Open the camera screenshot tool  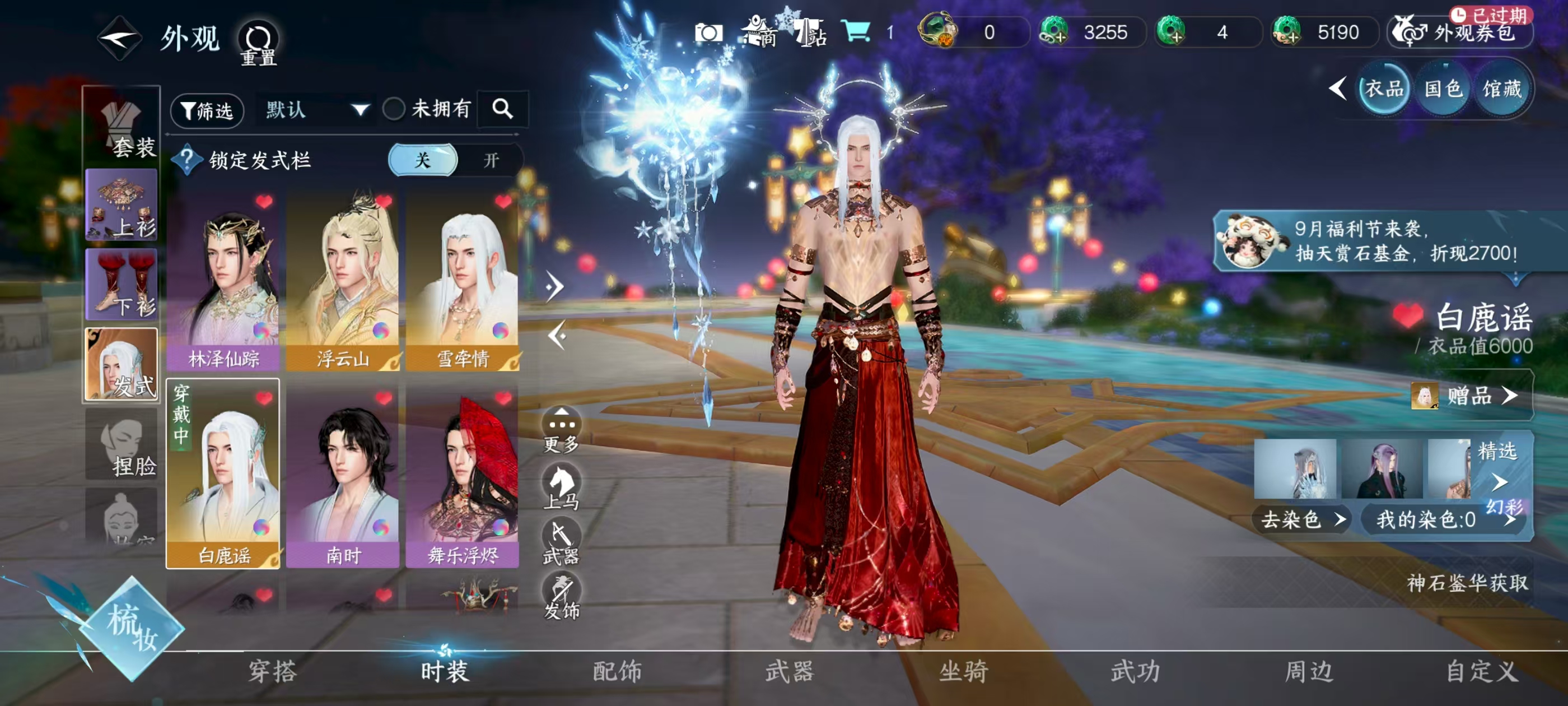710,33
